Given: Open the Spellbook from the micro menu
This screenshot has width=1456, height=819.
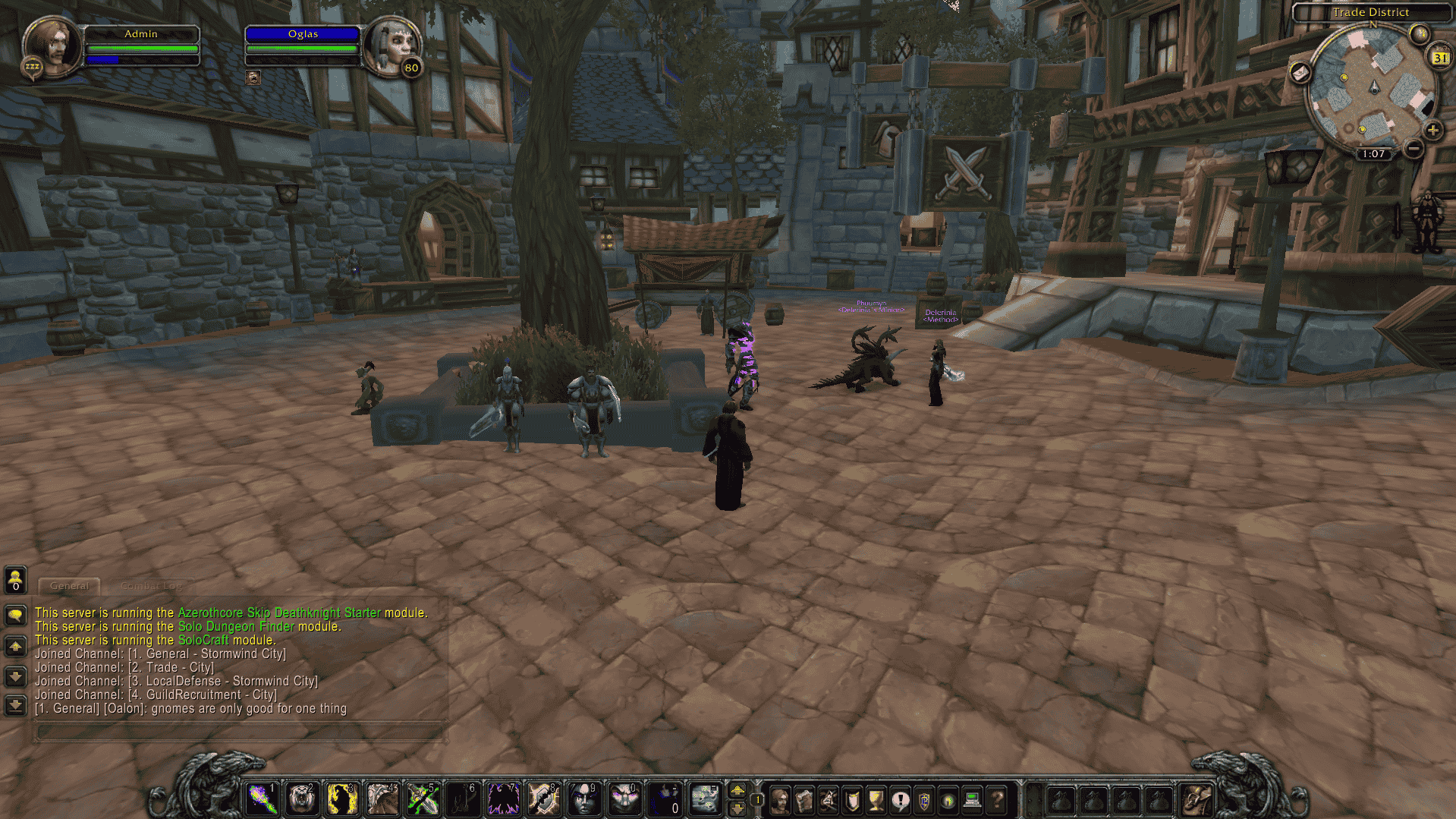Looking at the screenshot, I should (803, 799).
